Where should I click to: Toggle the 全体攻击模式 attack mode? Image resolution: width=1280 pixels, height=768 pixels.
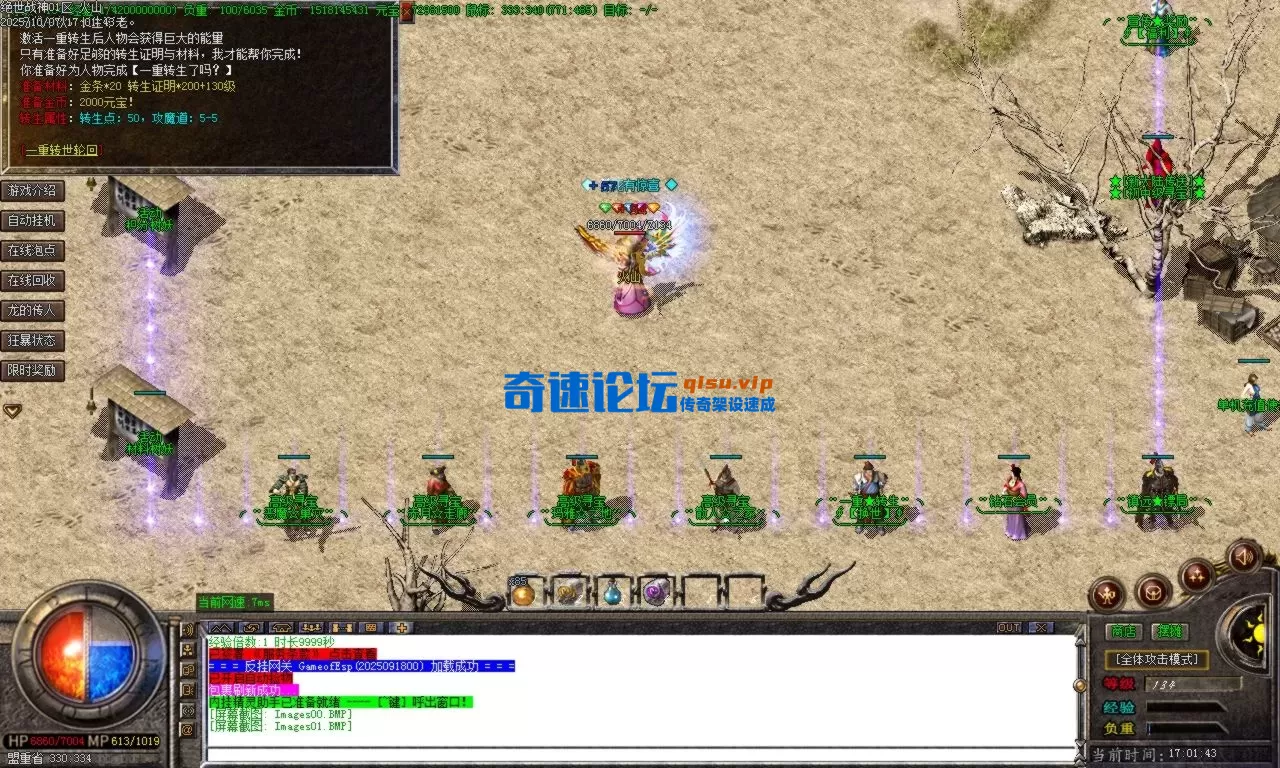click(x=1159, y=659)
